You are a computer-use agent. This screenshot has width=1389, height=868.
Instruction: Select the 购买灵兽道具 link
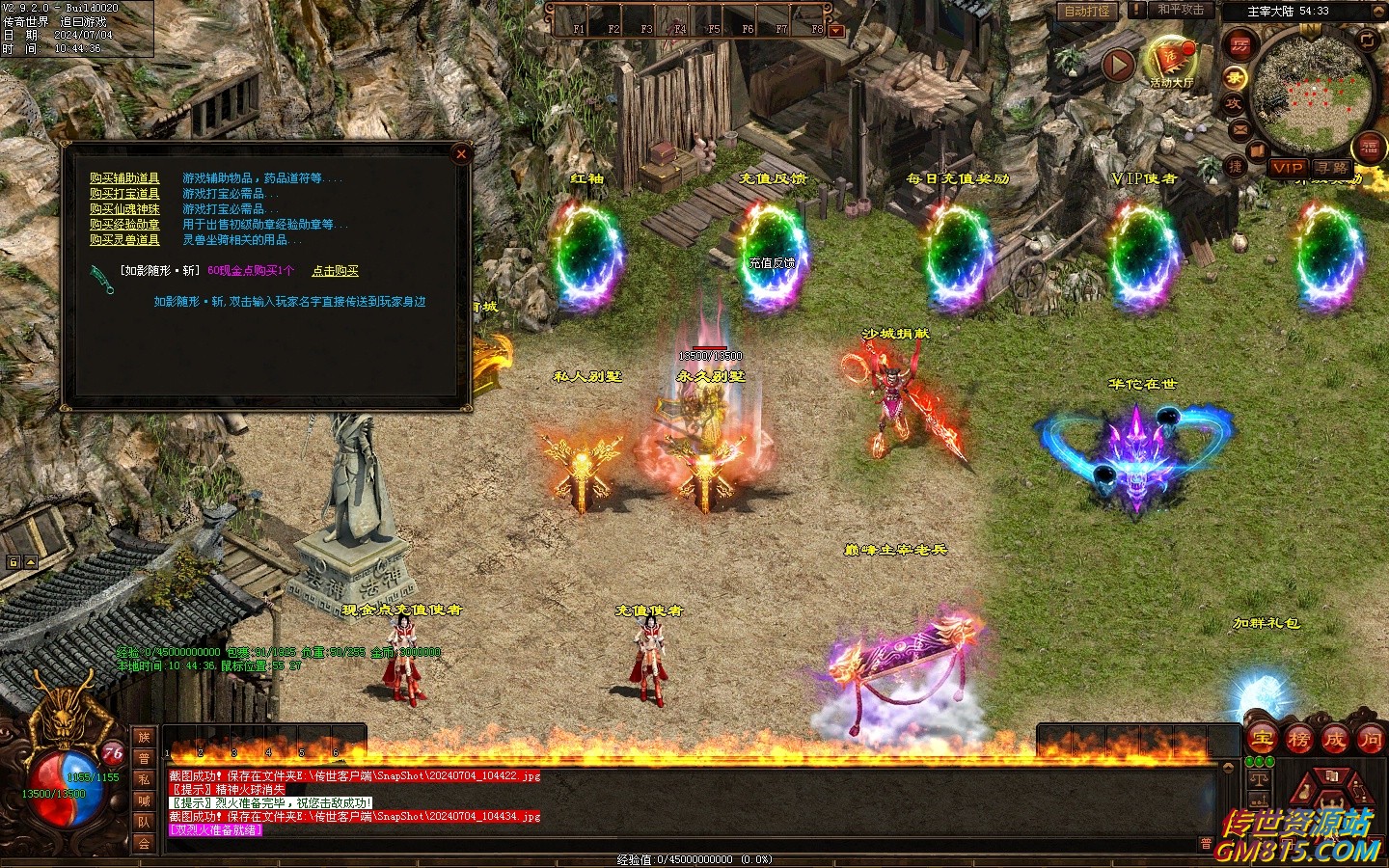(124, 240)
